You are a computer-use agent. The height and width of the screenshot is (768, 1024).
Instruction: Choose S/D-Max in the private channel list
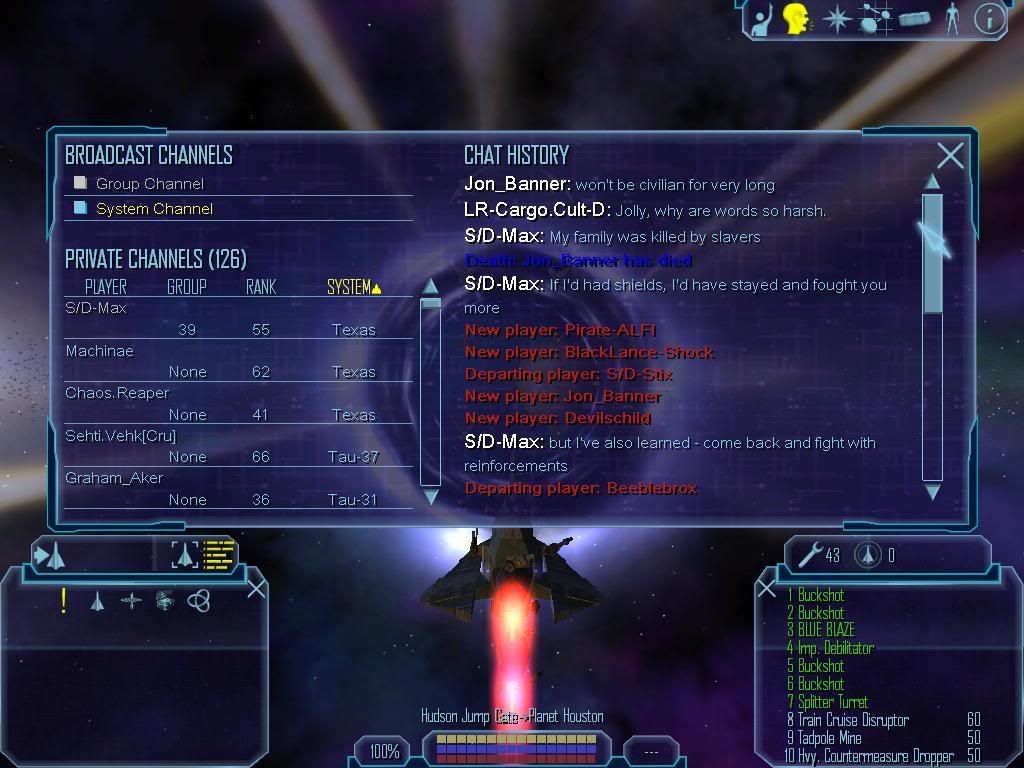click(96, 308)
